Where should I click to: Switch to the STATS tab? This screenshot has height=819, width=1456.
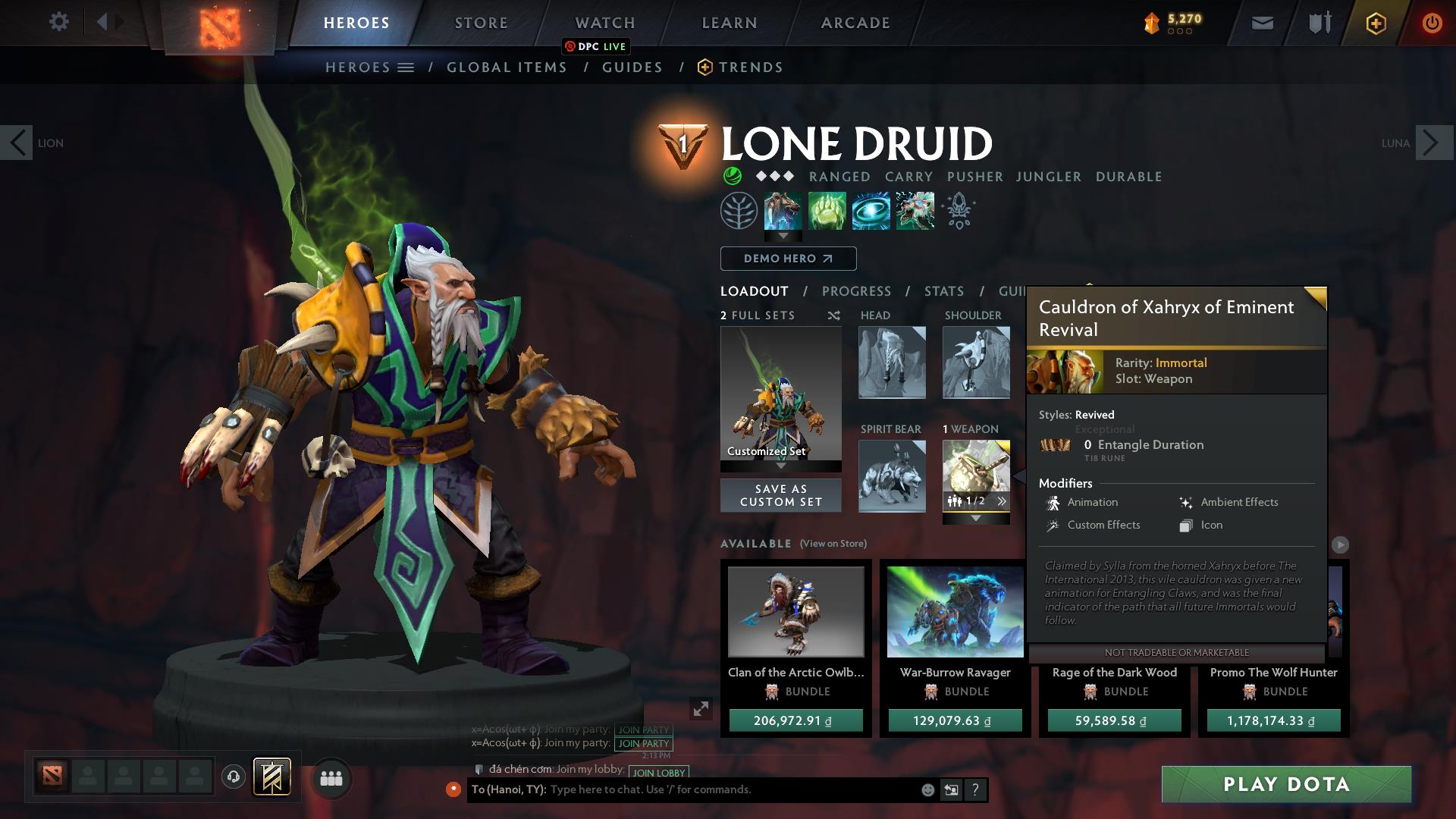(x=943, y=290)
